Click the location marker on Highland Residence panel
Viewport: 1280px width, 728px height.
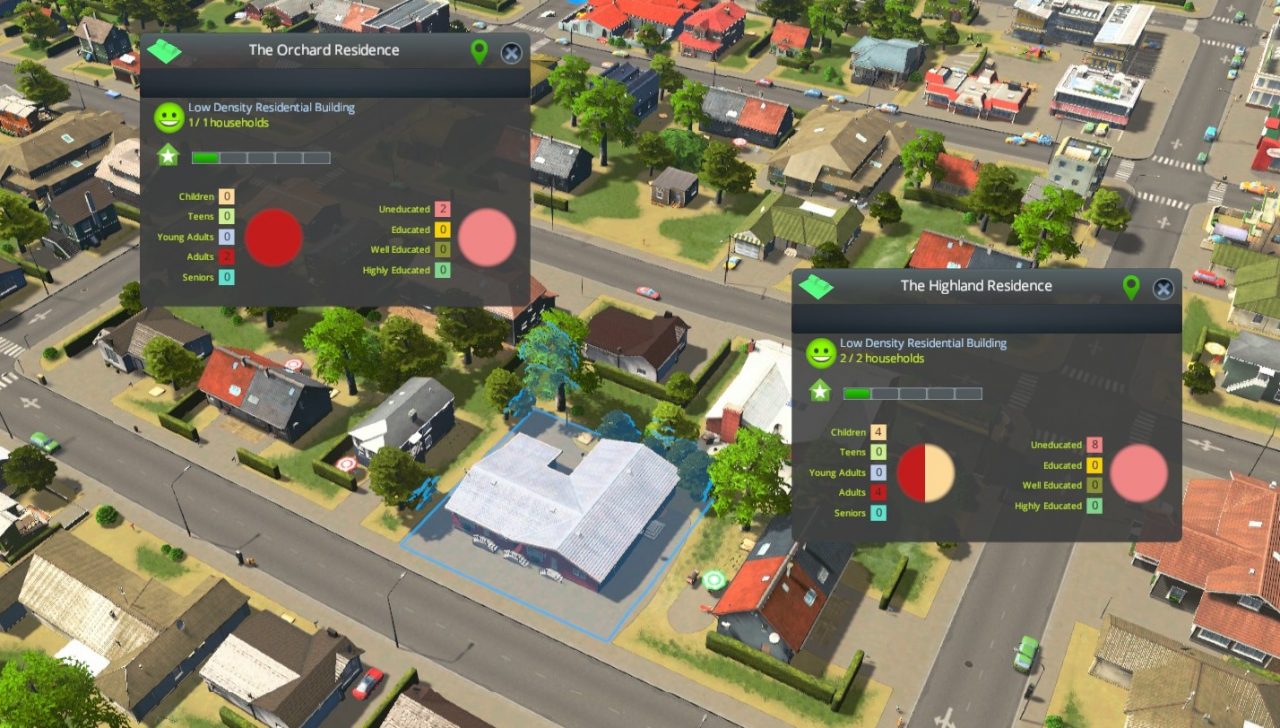(x=1130, y=287)
